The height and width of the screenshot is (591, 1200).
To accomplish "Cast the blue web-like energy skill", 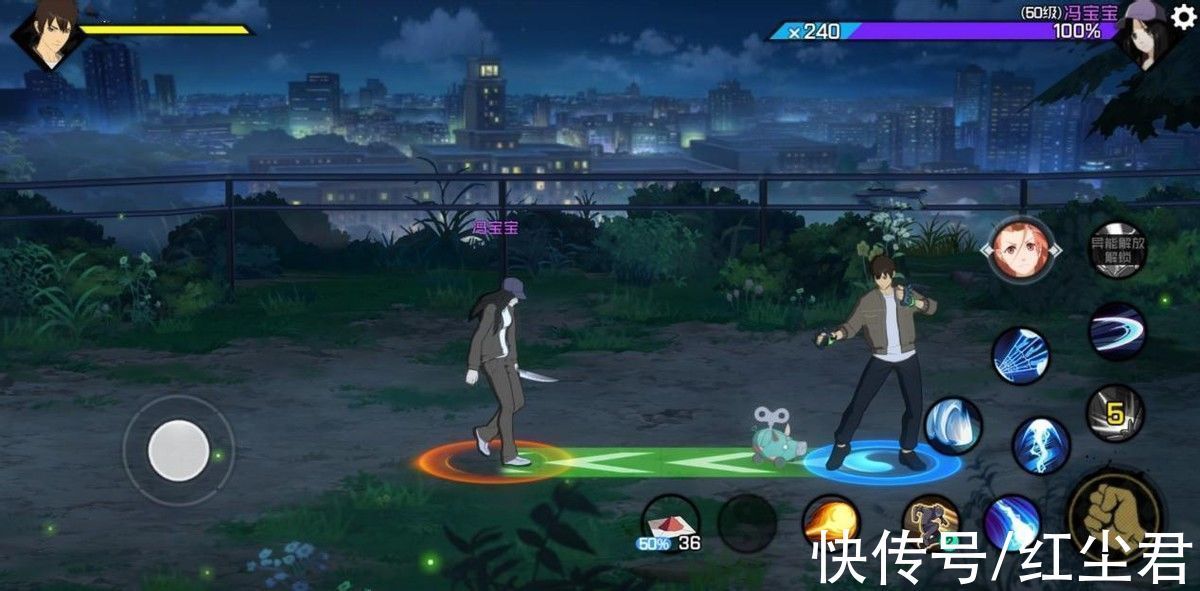I will [1020, 355].
